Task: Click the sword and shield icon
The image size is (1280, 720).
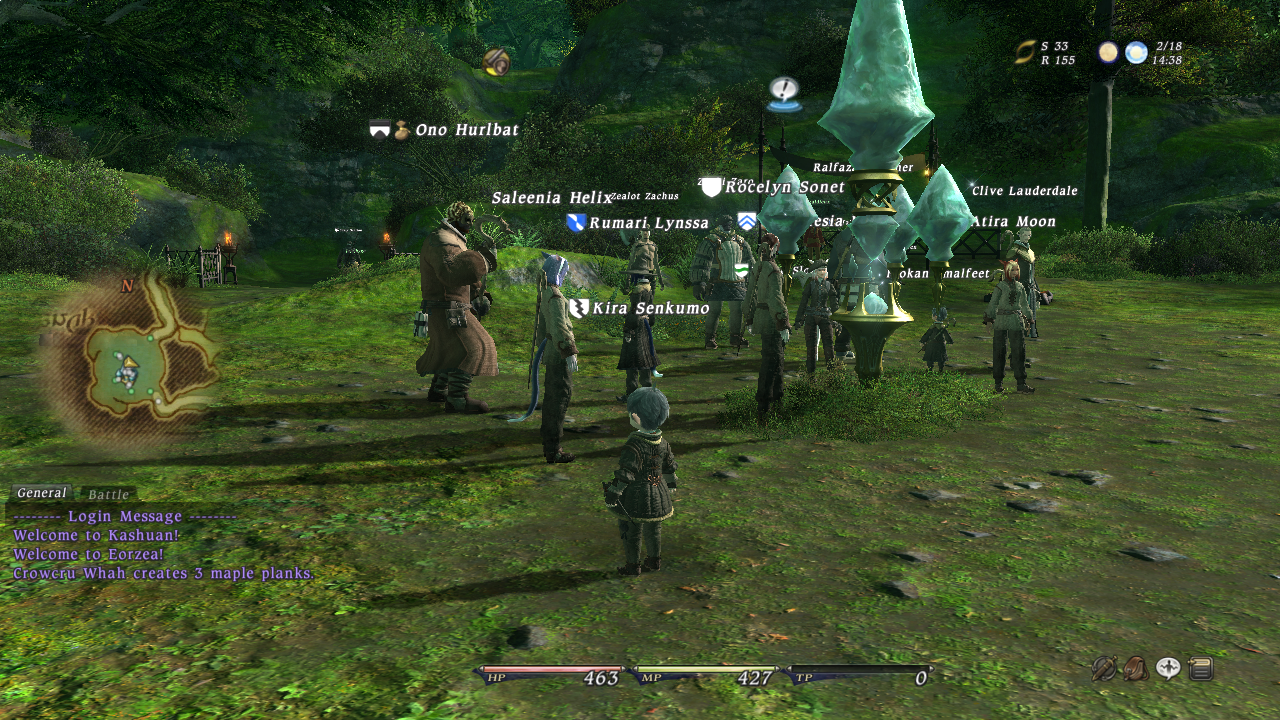Action: (x=1104, y=668)
